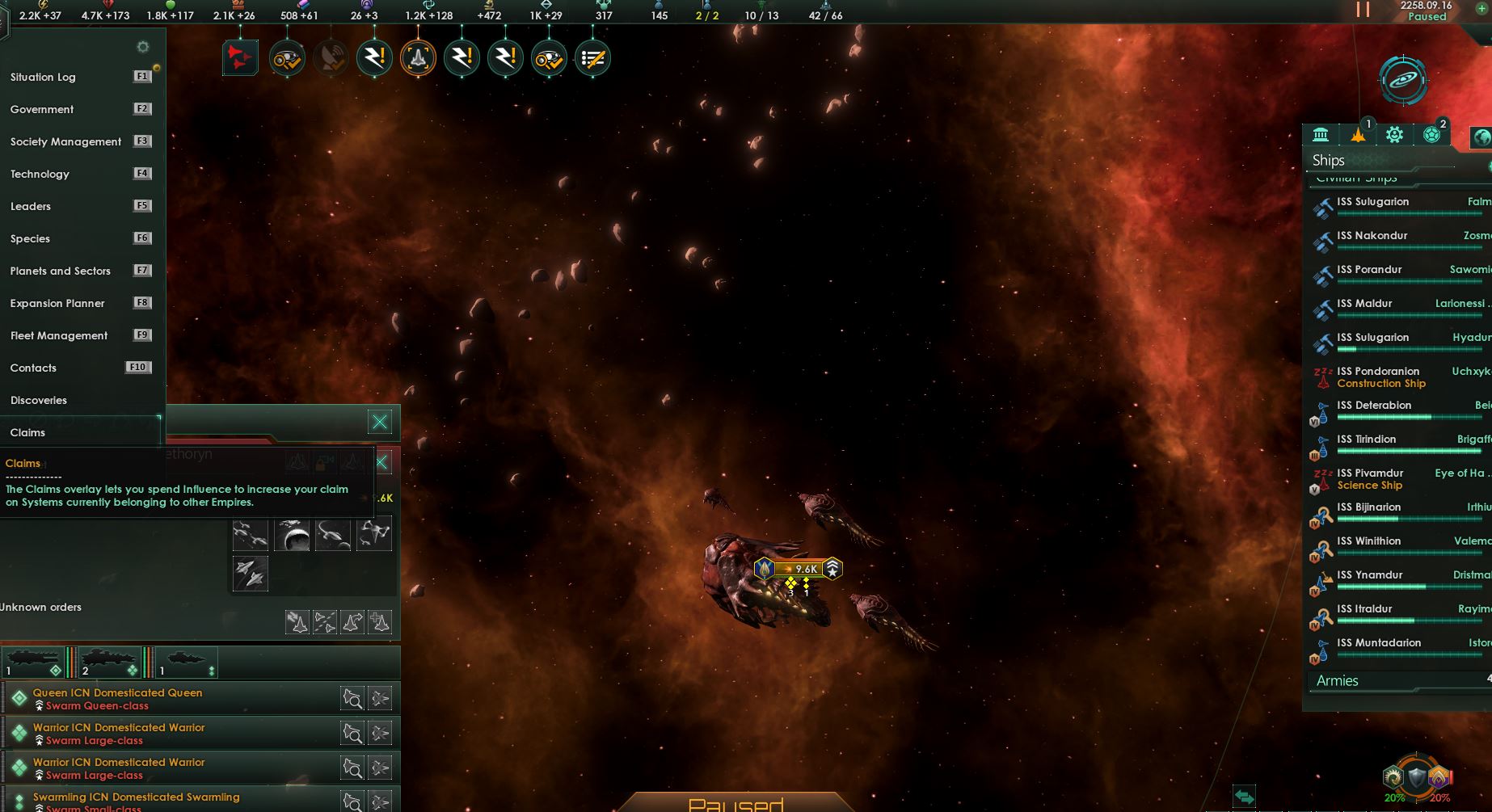This screenshot has width=1492, height=812.
Task: Open Technology from the left menu
Action: click(x=39, y=174)
